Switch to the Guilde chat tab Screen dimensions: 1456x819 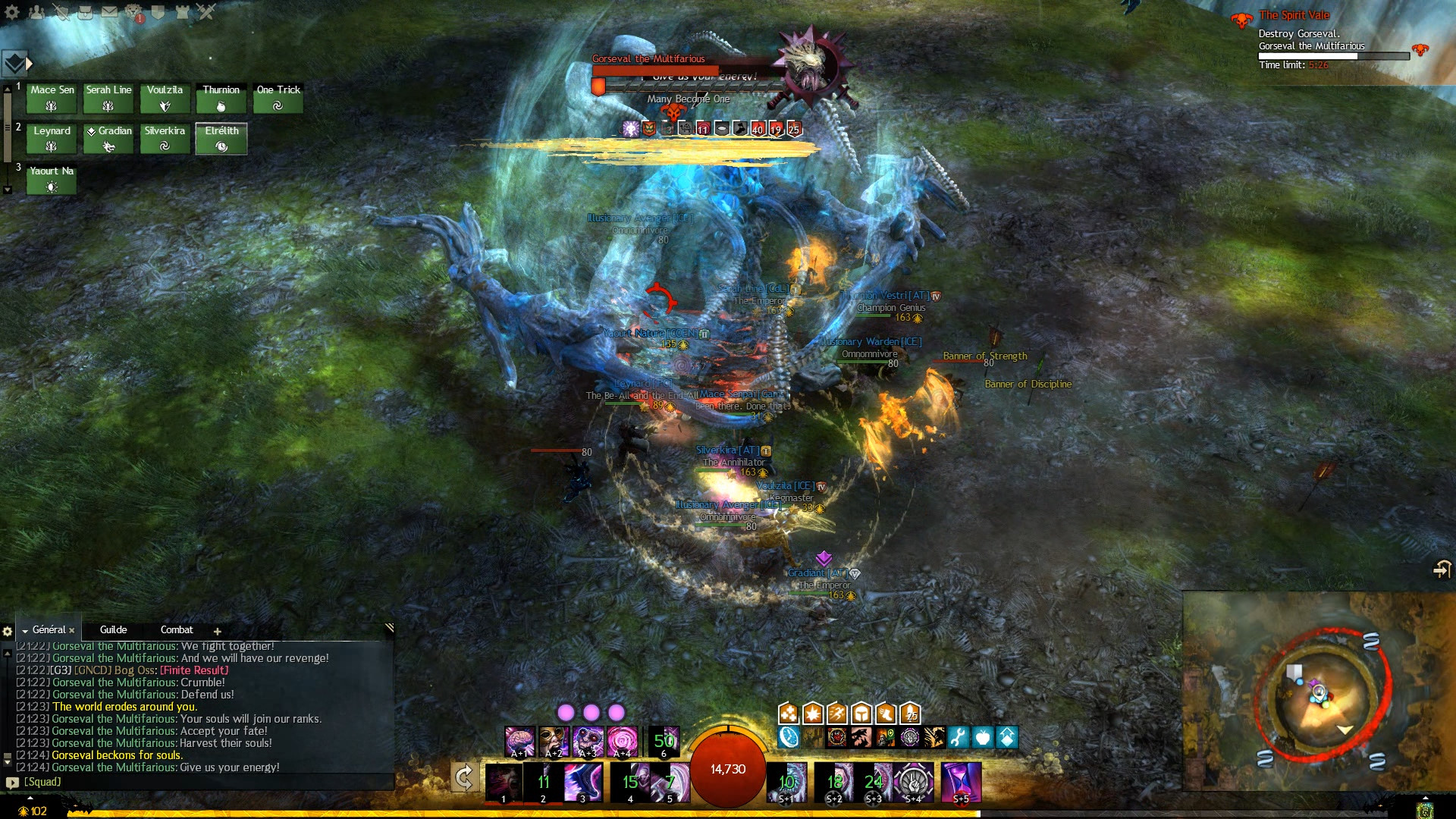click(x=112, y=630)
